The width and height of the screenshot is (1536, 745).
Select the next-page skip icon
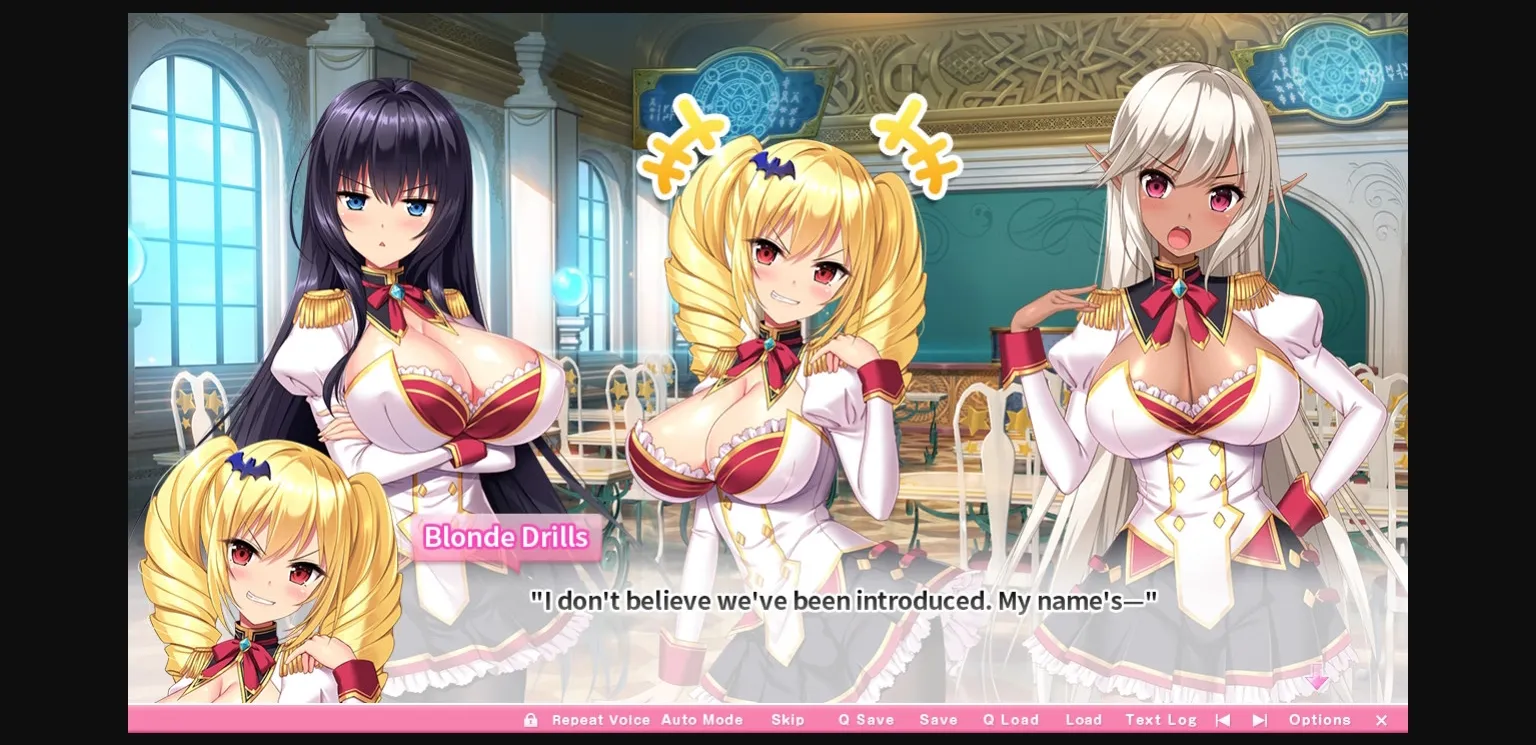(x=1260, y=719)
